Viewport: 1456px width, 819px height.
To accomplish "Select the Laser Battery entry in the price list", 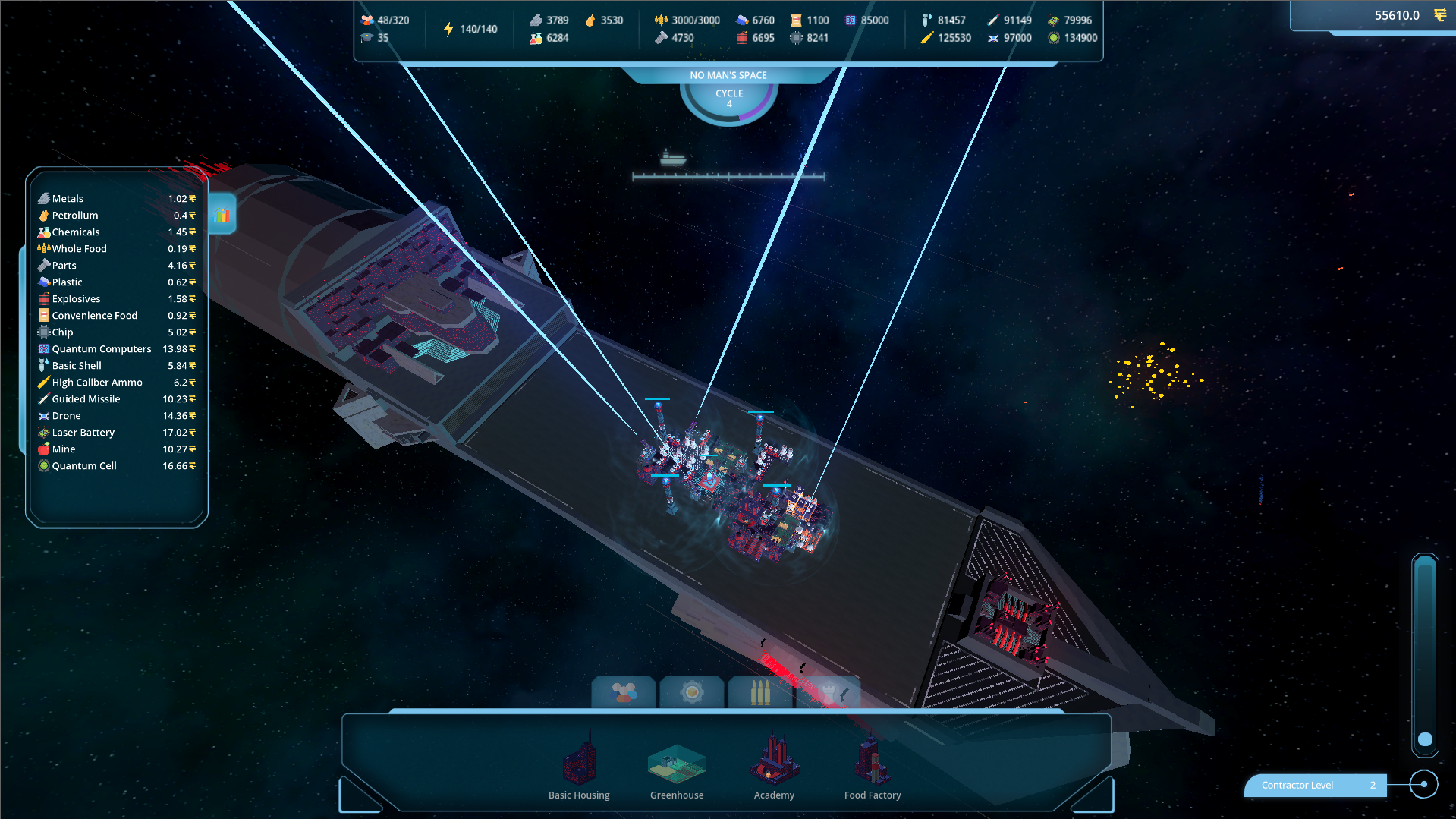I will 83,432.
